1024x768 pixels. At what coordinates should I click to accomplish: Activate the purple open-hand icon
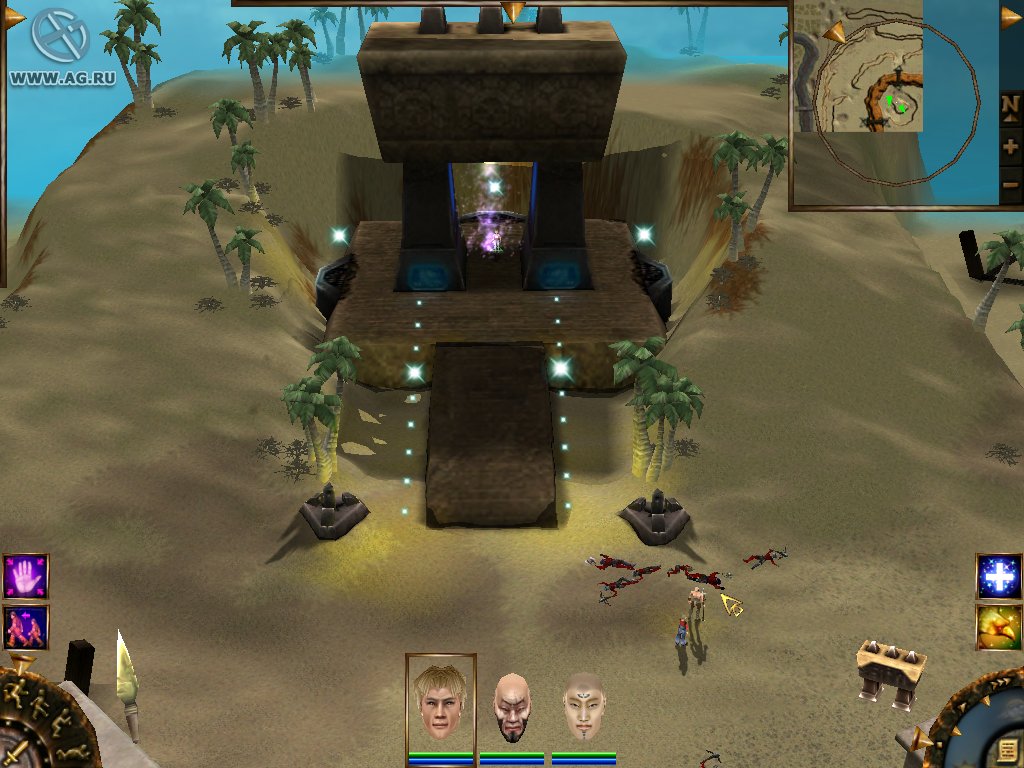click(25, 577)
